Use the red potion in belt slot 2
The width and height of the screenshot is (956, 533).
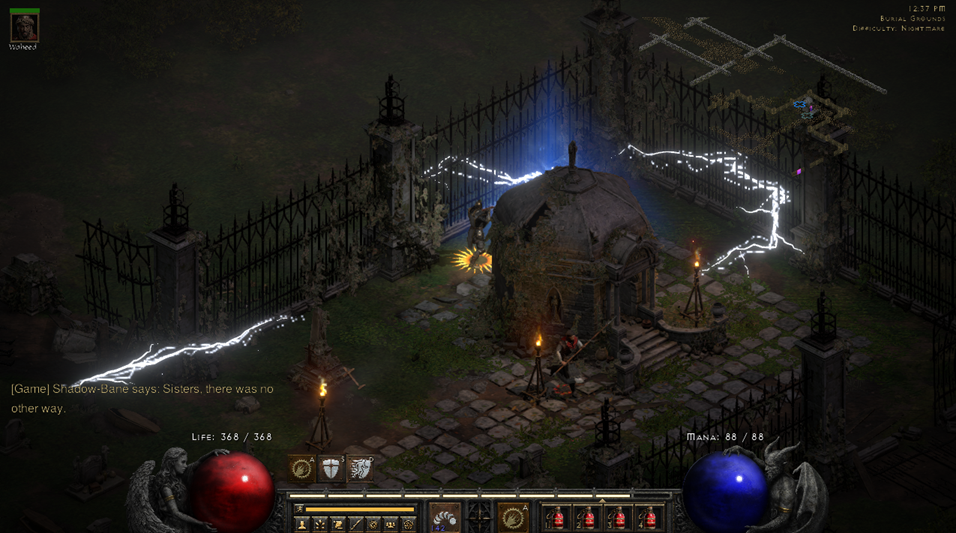[588, 518]
